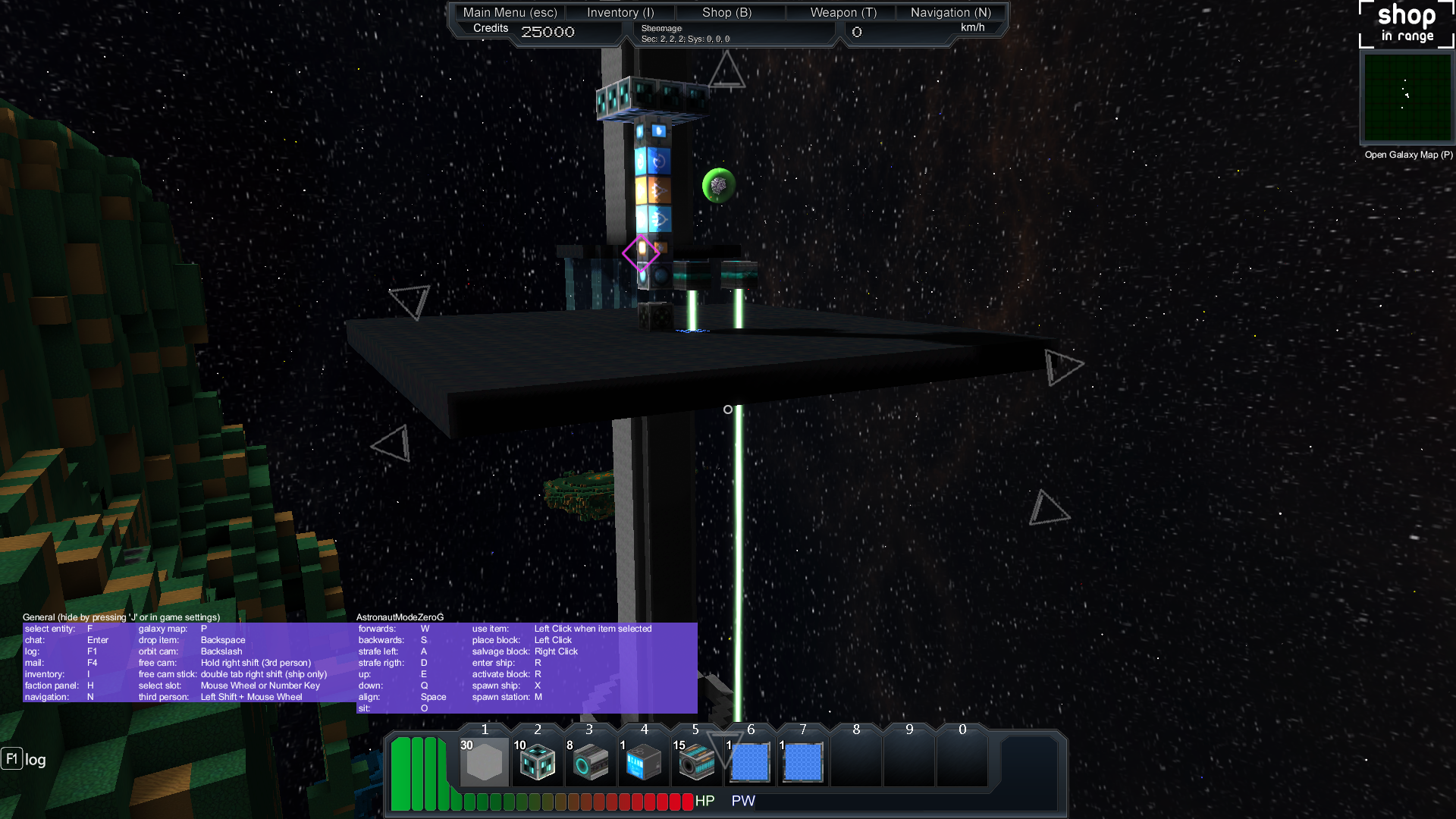The height and width of the screenshot is (819, 1456).
Task: Open the F1 log
Action: point(24,759)
